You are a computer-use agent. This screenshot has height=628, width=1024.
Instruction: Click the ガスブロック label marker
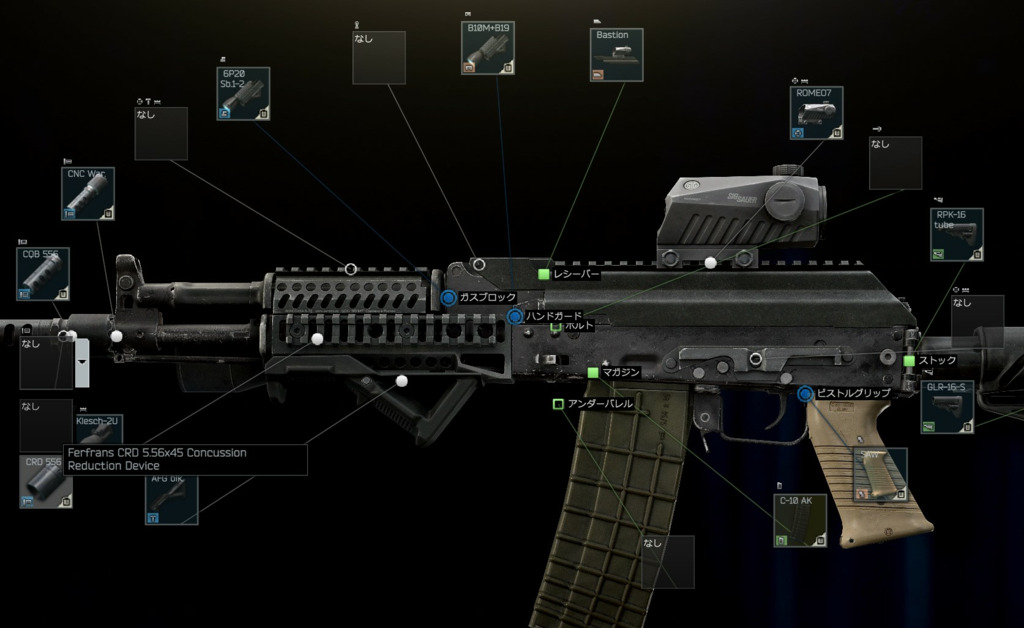point(449,298)
